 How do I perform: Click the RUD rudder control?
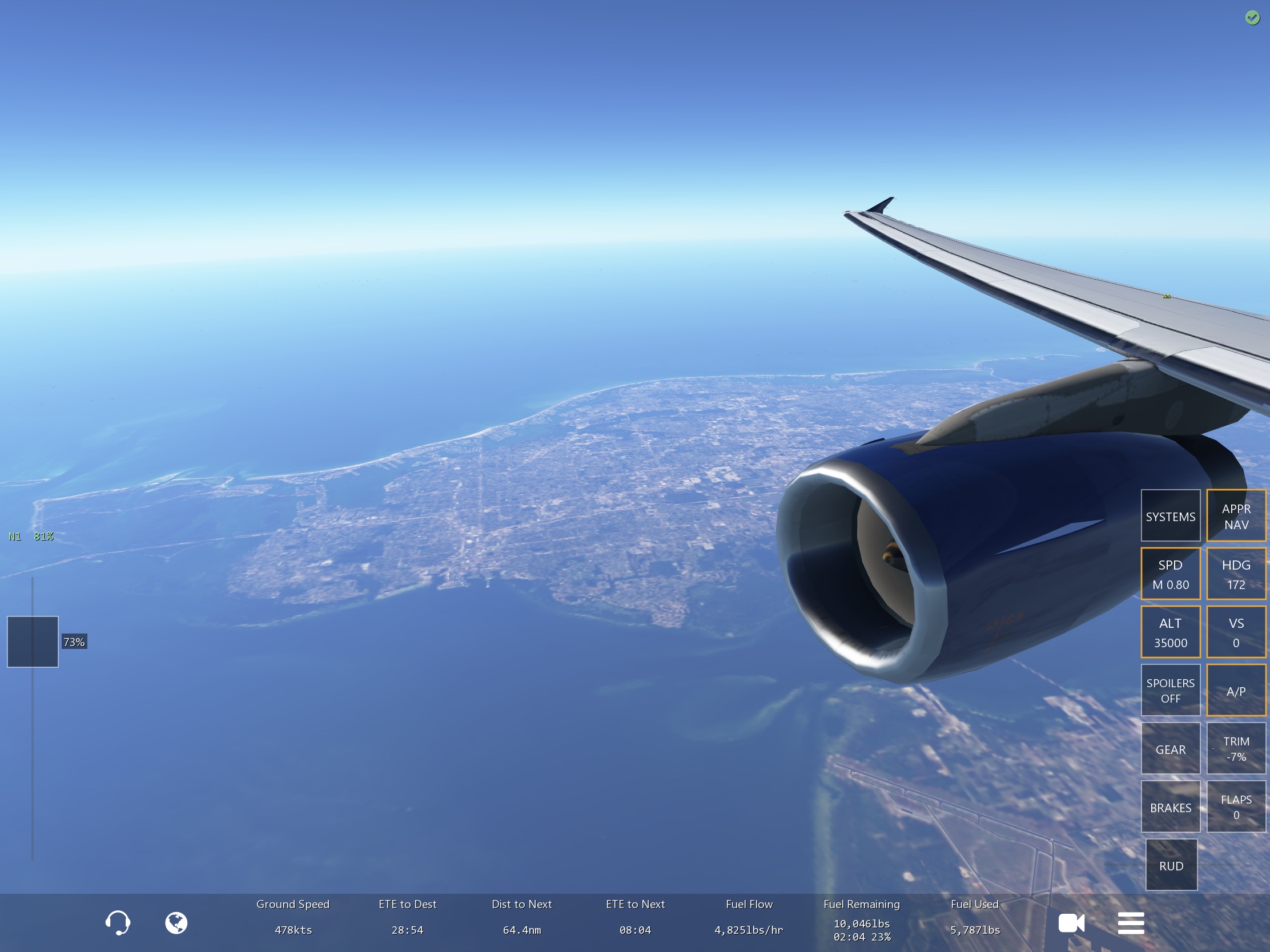(1171, 865)
